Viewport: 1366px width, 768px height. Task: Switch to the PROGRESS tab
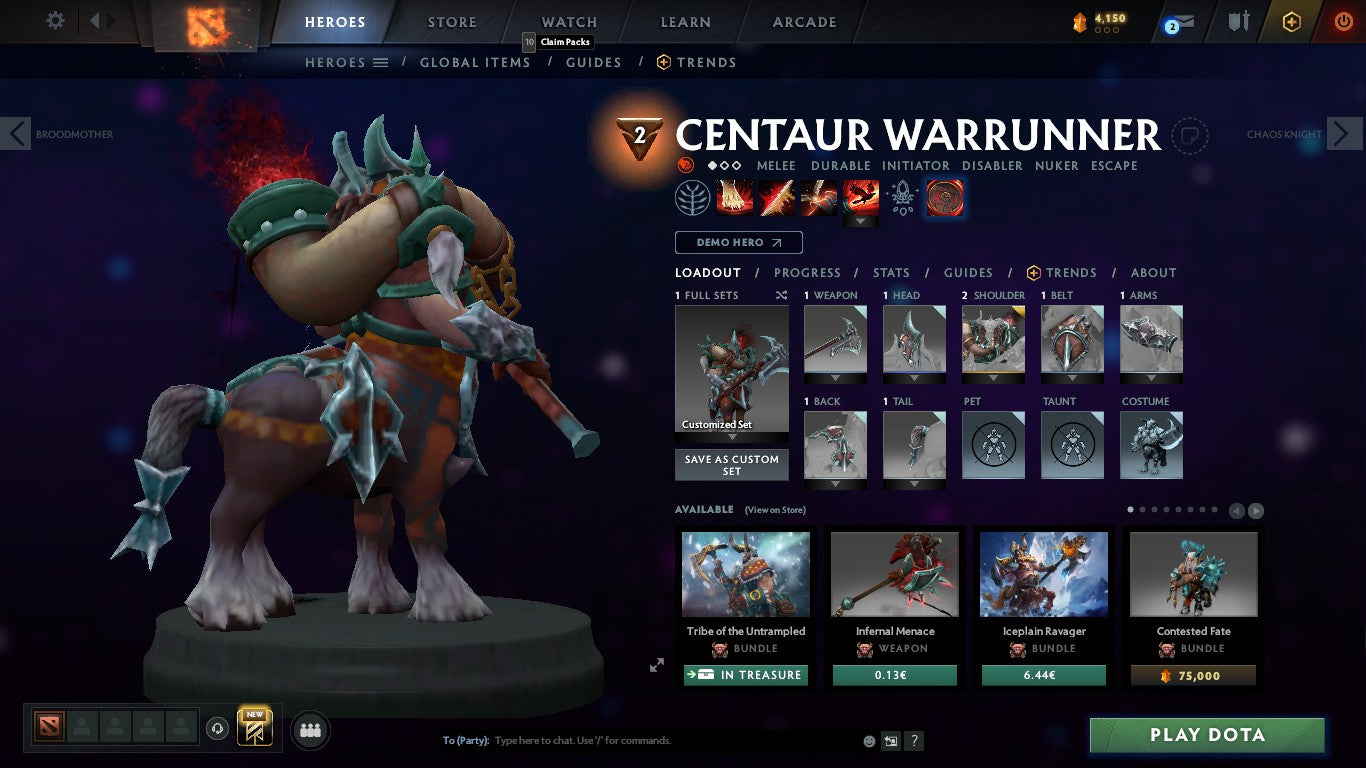pos(807,272)
